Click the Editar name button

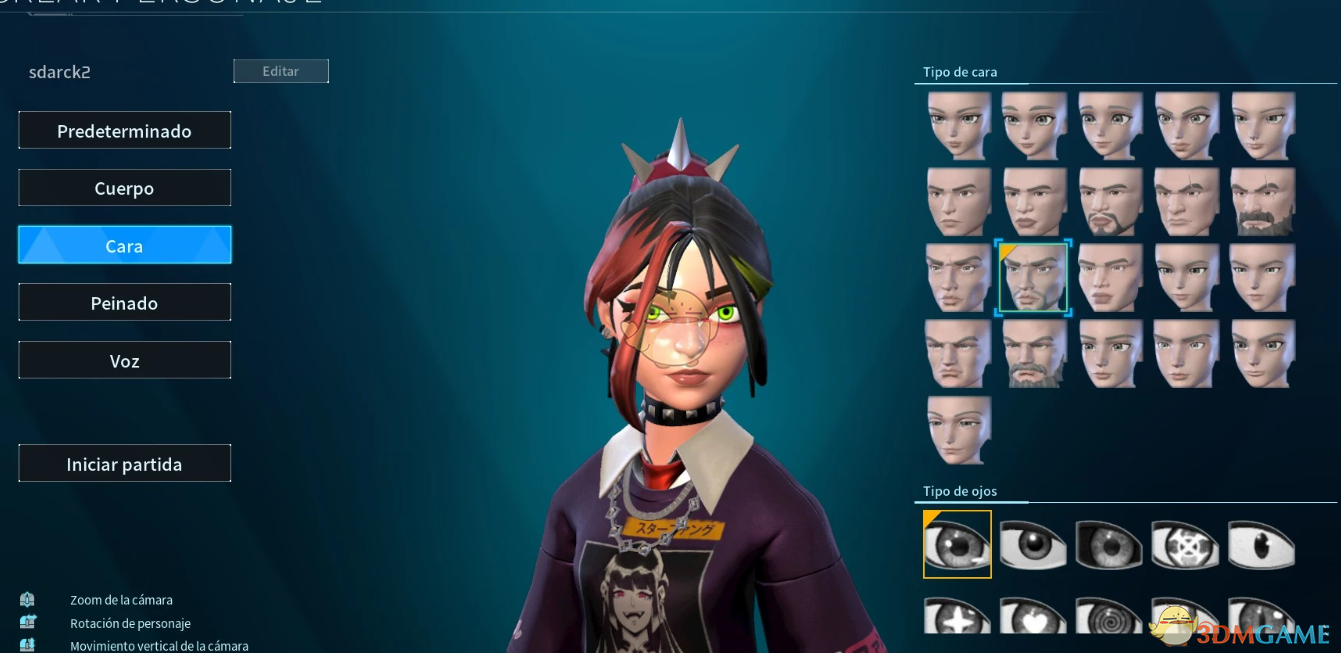click(281, 71)
